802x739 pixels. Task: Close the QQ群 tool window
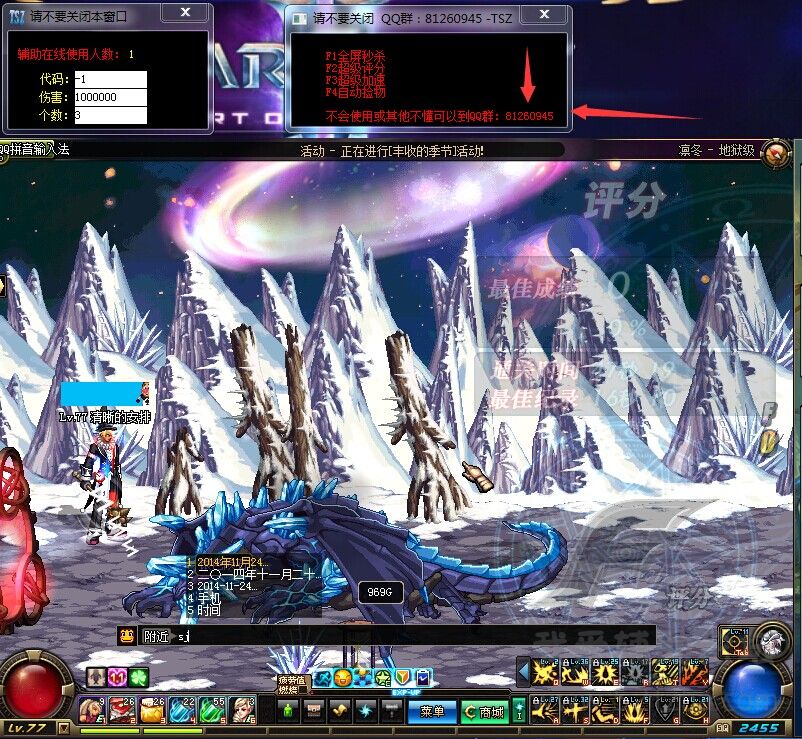[x=544, y=14]
